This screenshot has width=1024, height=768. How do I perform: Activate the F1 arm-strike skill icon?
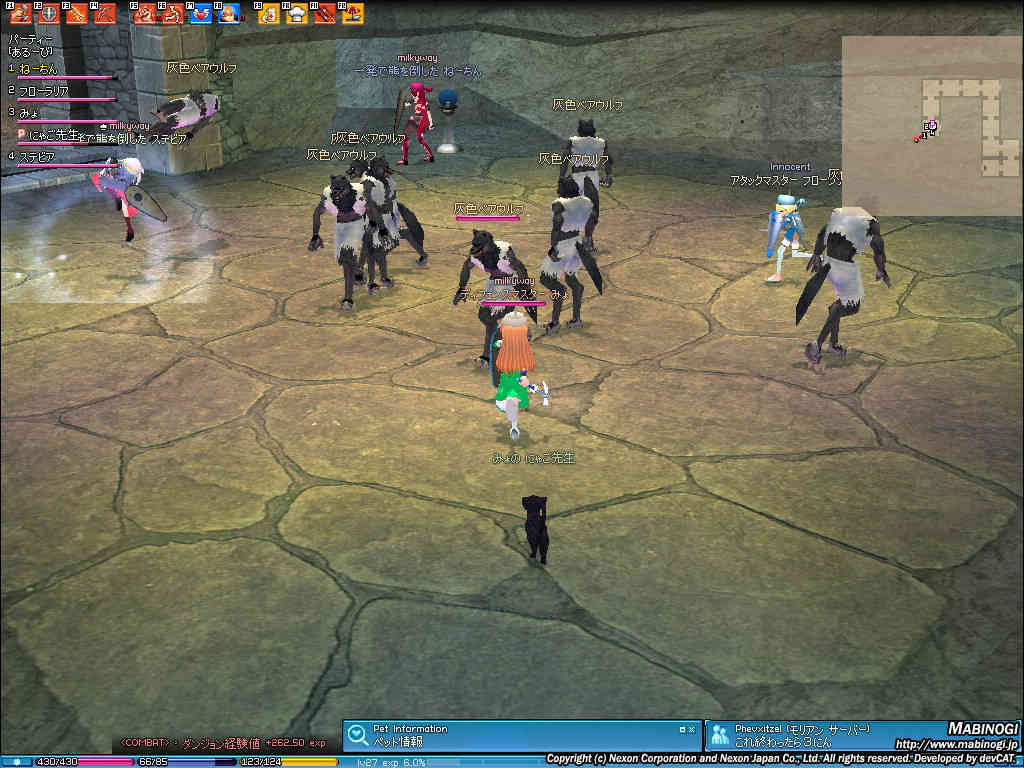point(21,14)
